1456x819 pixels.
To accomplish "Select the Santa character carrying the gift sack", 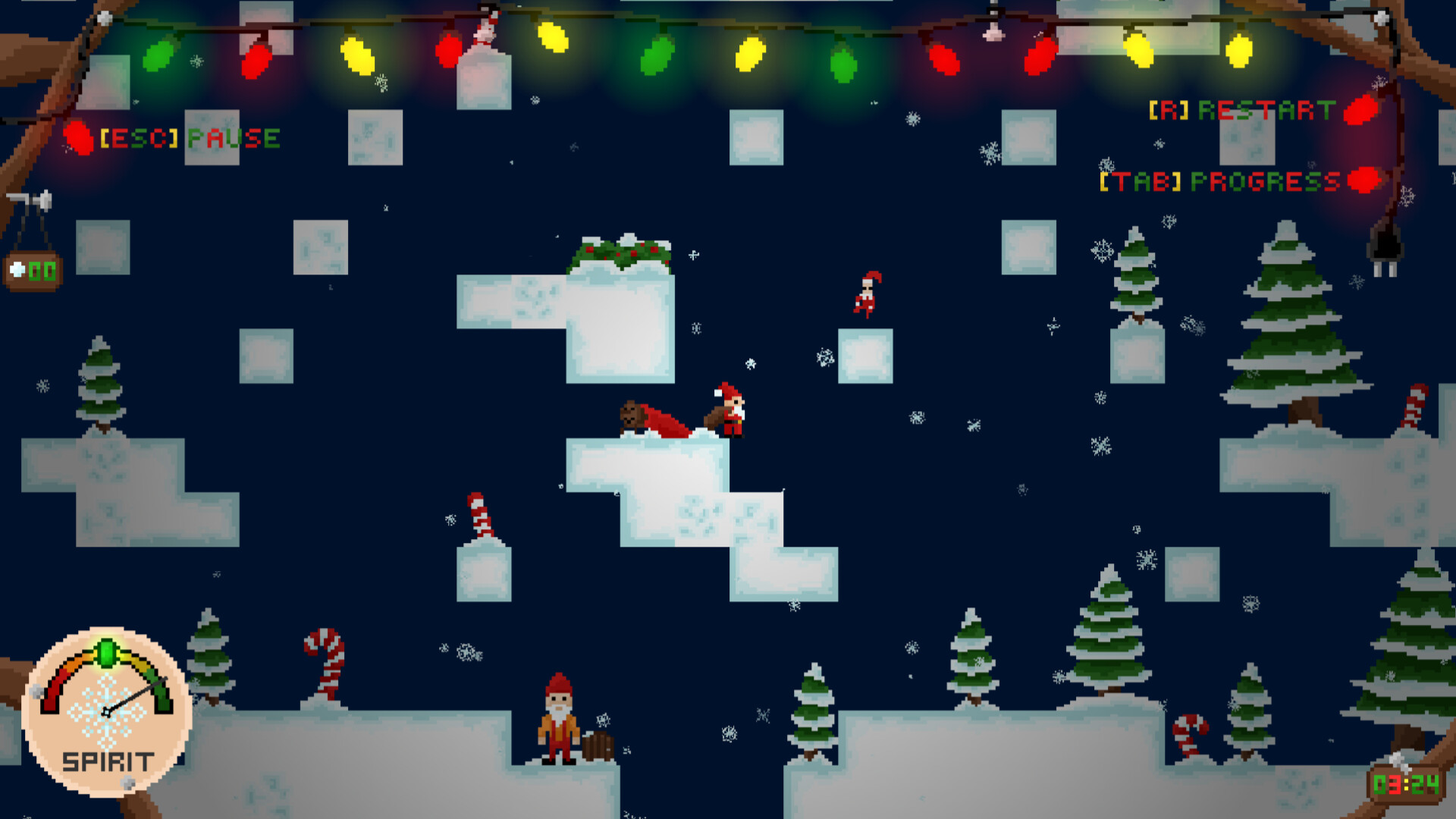I will 730,411.
